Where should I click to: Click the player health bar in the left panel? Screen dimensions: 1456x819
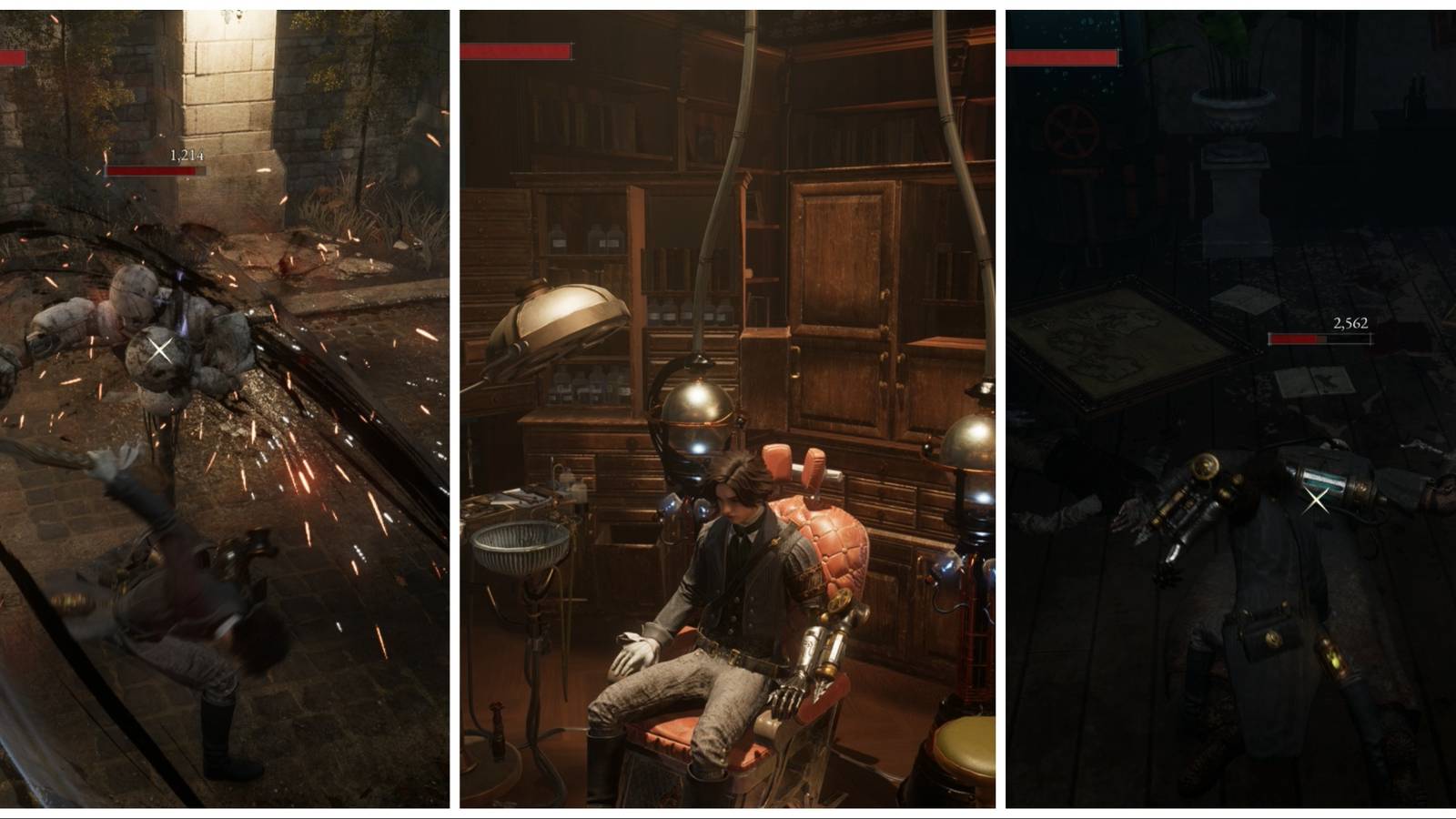[x=14, y=57]
